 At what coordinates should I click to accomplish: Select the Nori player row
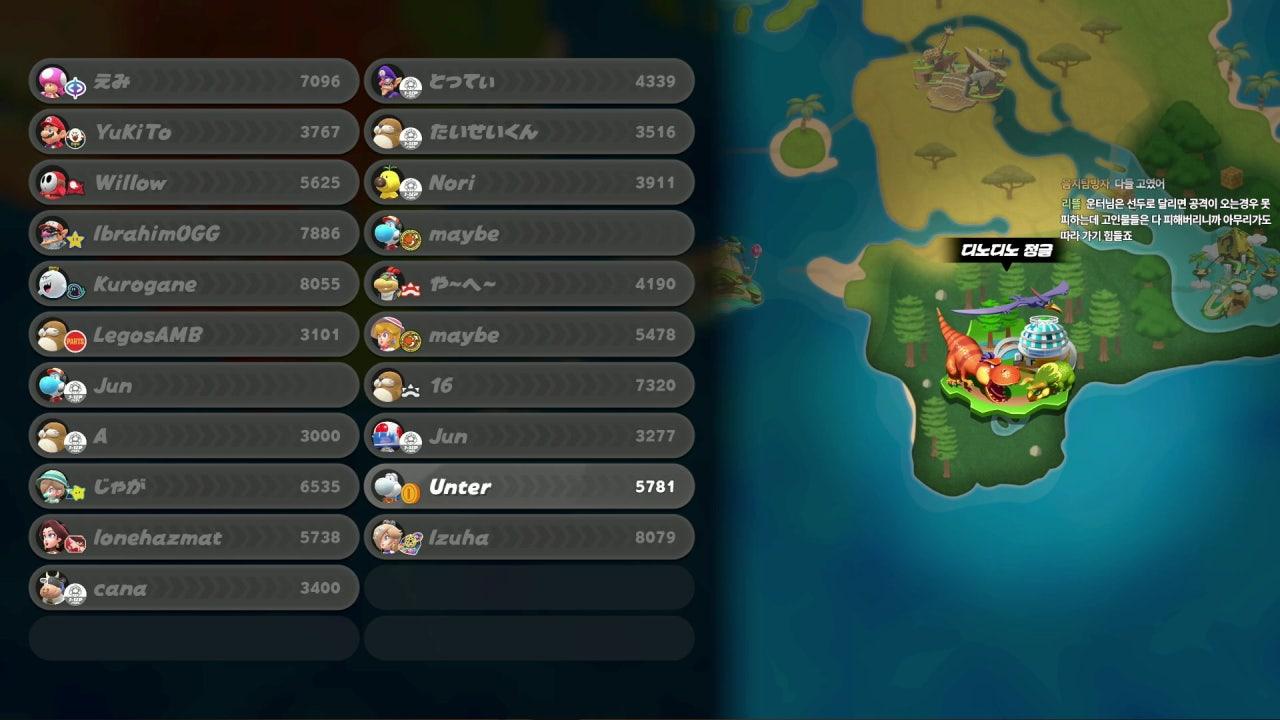pos(529,183)
